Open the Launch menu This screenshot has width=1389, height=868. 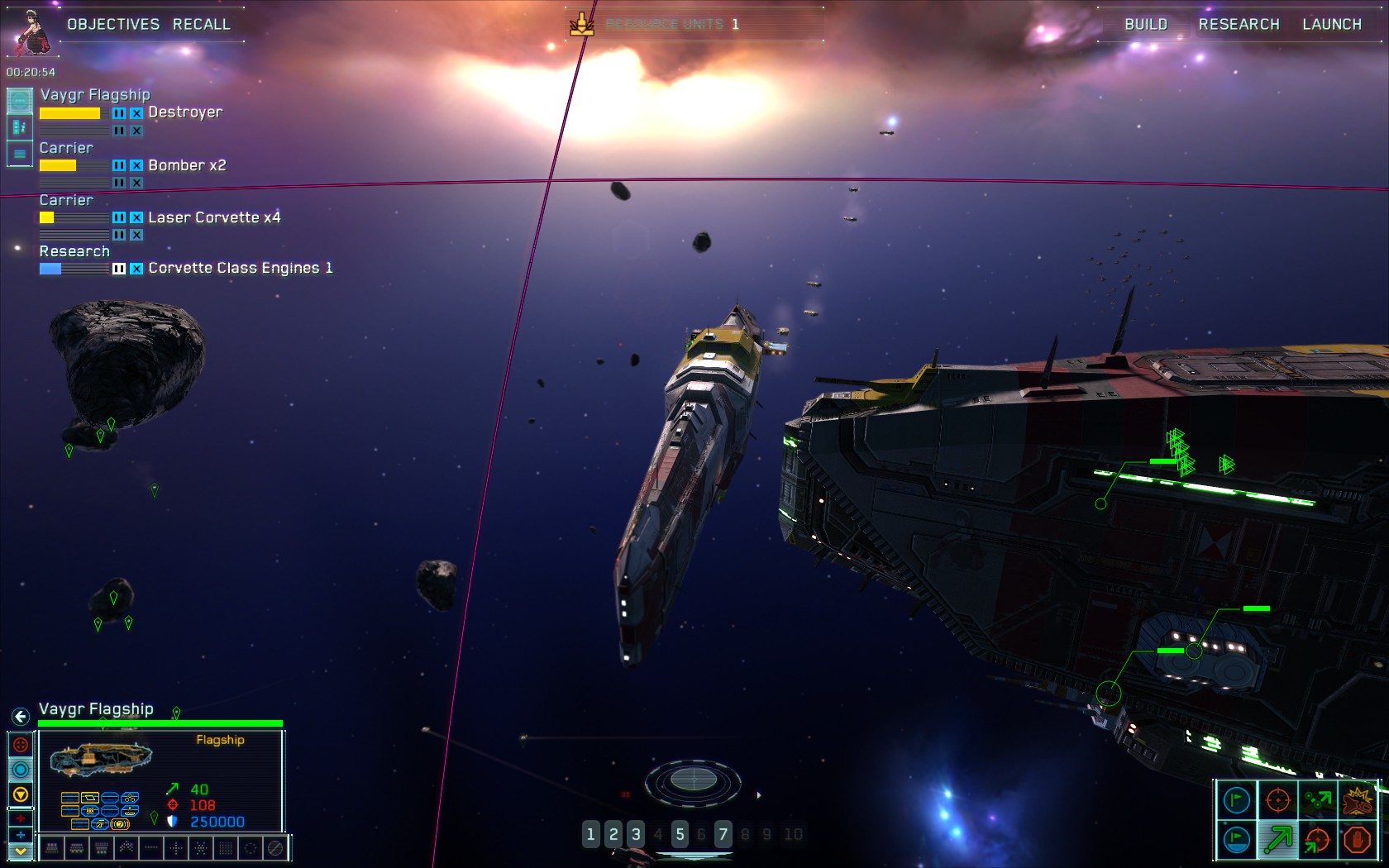pyautogui.click(x=1331, y=24)
